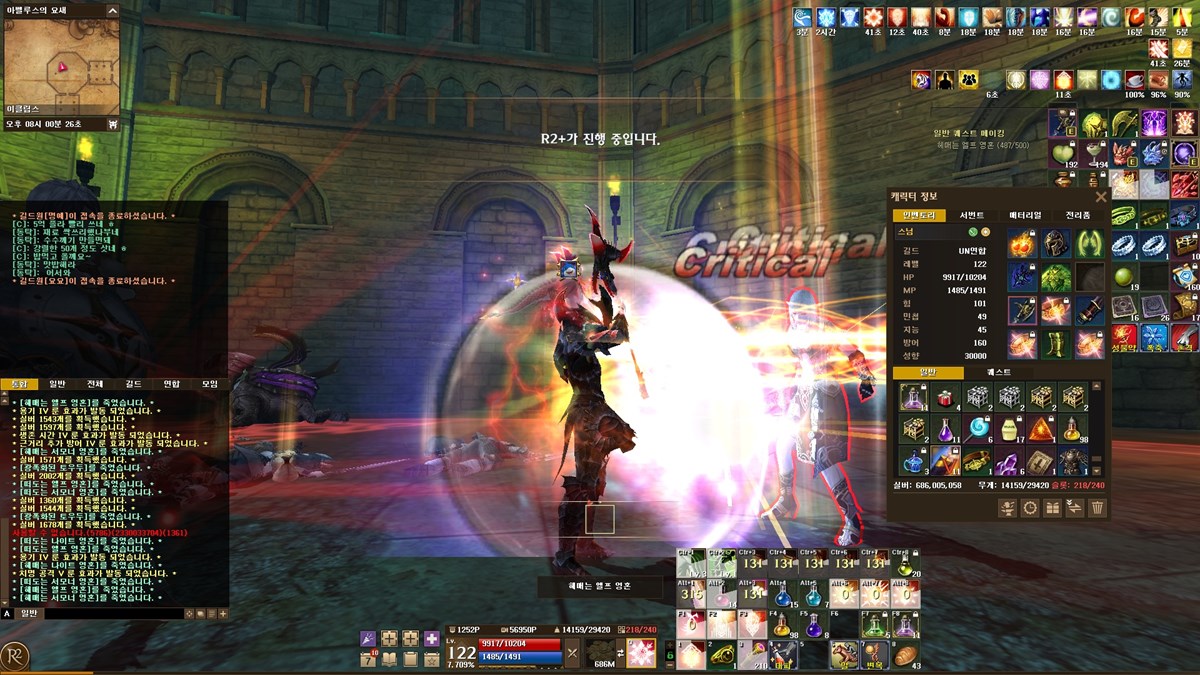Viewport: 1200px width, 675px height.
Task: Select the equipped helmet slot
Action: 1057,243
